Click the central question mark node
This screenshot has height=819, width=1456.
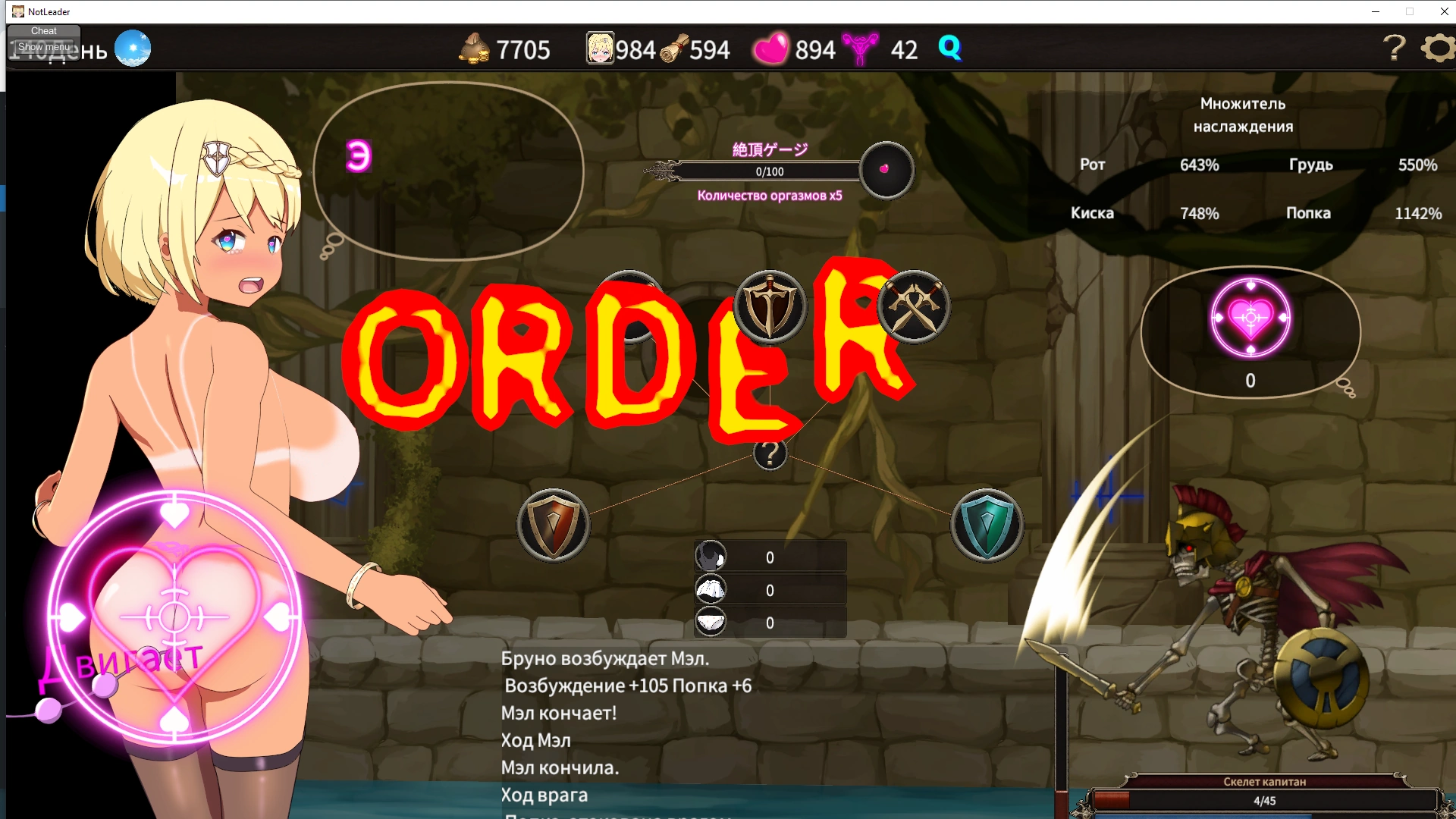click(x=770, y=453)
